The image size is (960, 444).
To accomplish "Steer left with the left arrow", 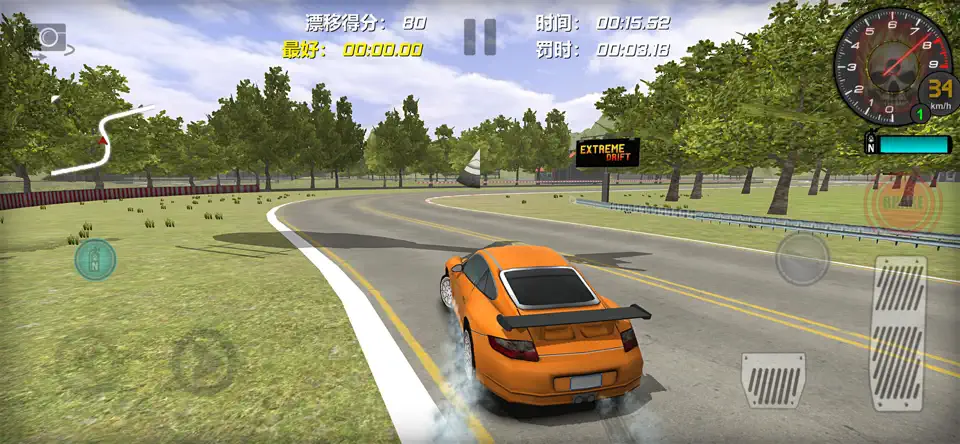I will (x=86, y=360).
